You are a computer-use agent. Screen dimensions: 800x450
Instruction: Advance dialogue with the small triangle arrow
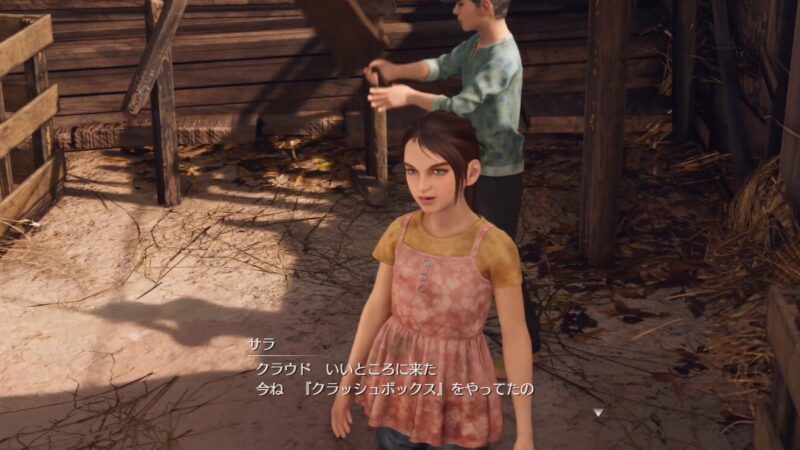tap(598, 411)
